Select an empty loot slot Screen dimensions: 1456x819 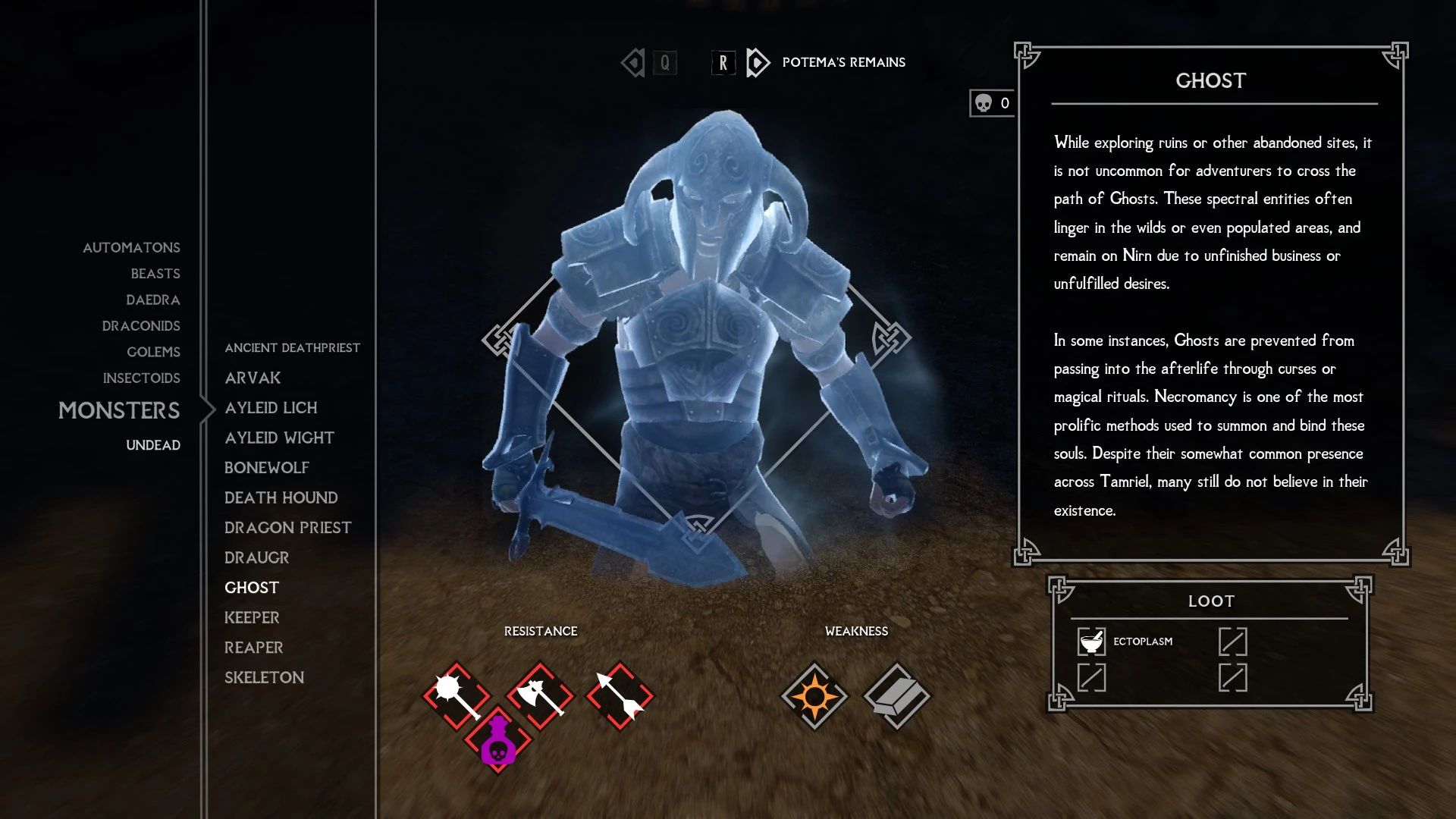coord(1235,641)
